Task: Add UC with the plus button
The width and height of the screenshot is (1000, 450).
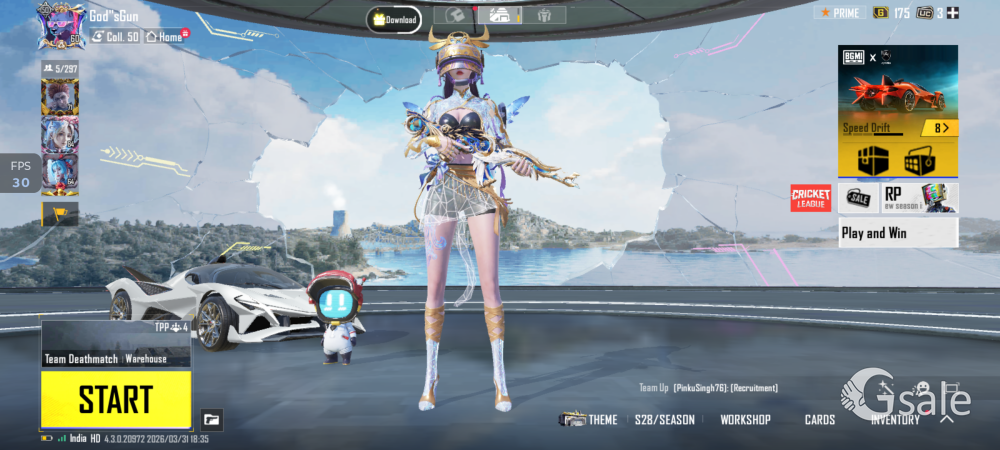Action: coord(953,13)
